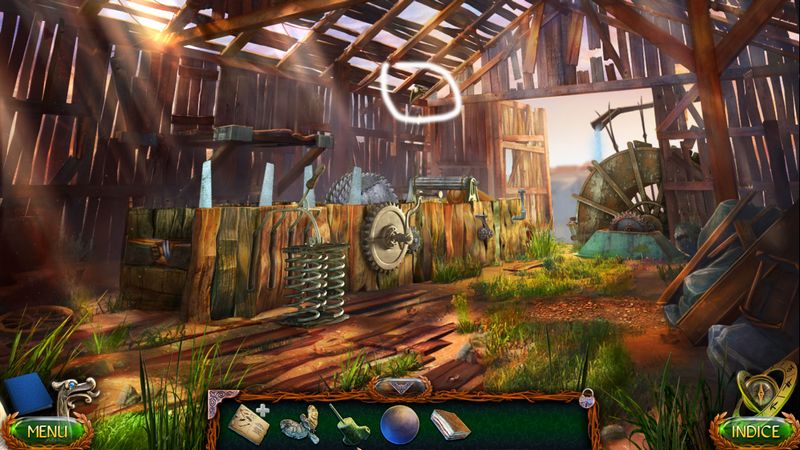This screenshot has height=450, width=800.
Task: Click the compass amulet above INDICE
Action: point(764,394)
